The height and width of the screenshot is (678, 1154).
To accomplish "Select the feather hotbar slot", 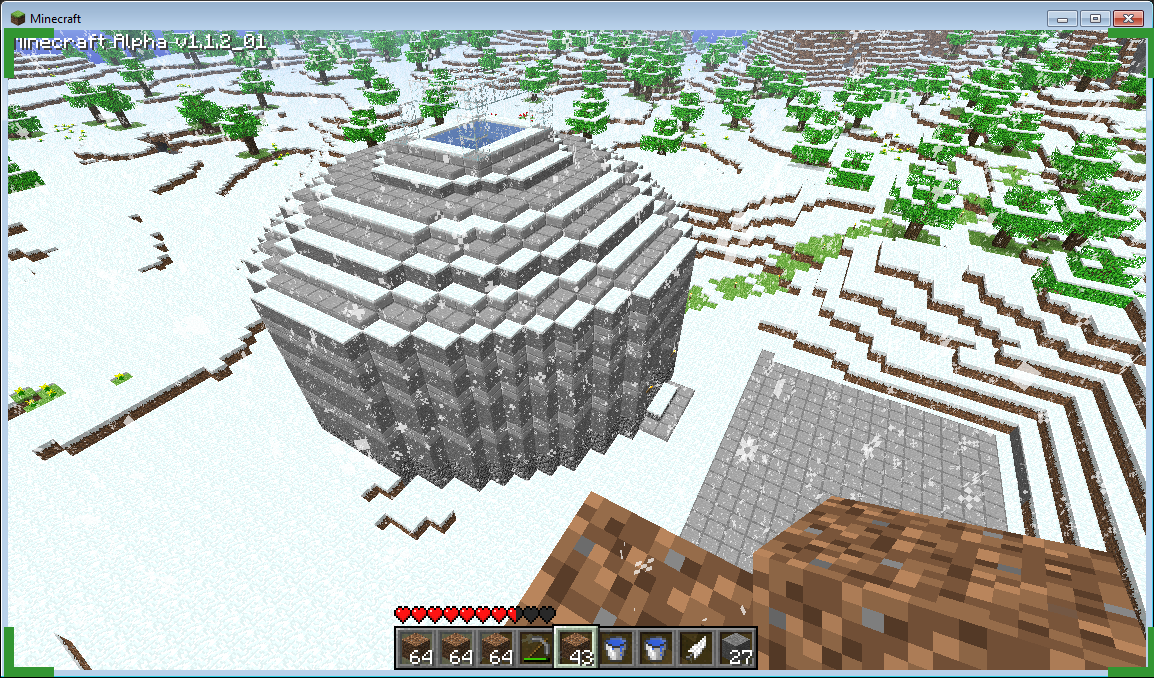I will [x=696, y=647].
